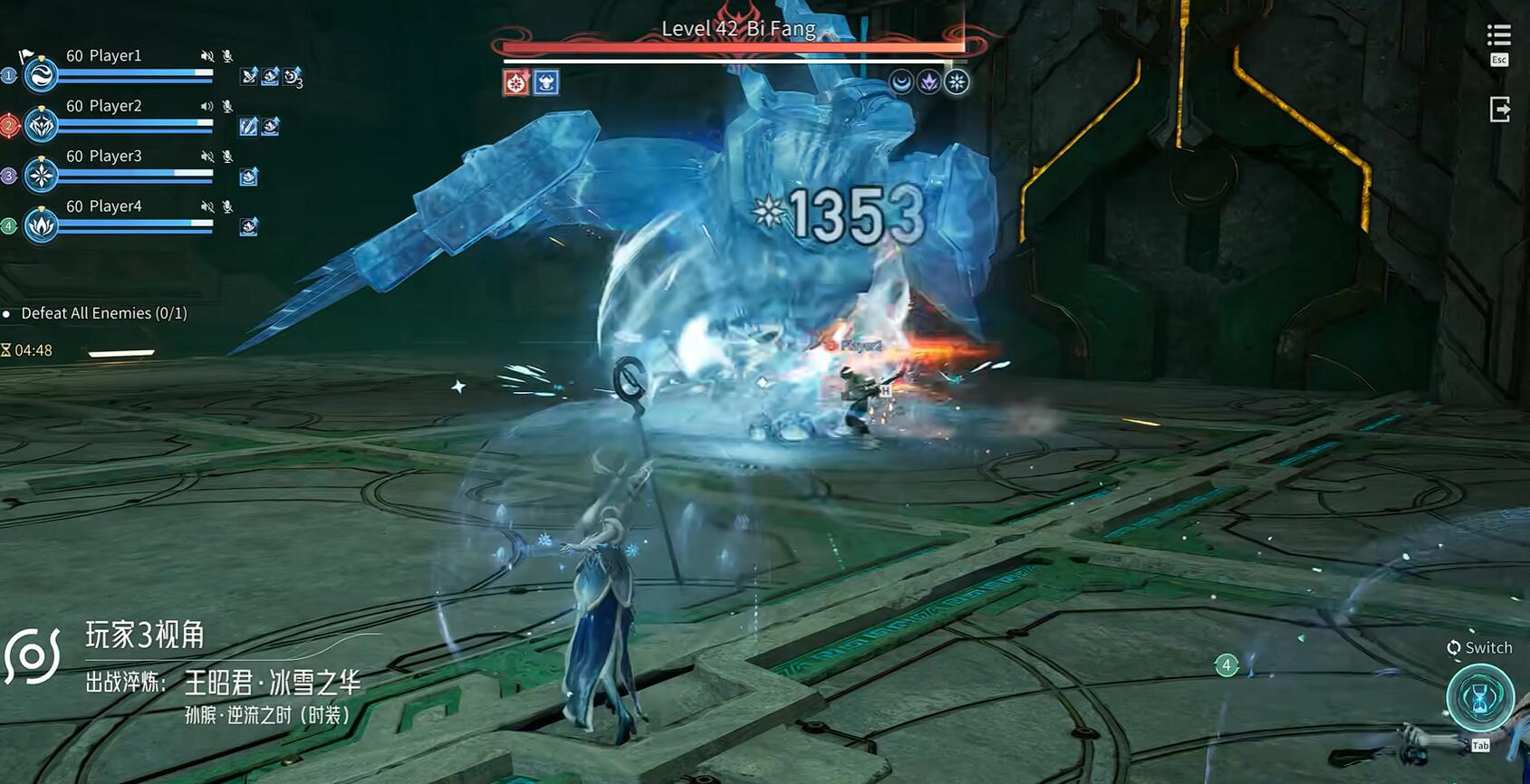Check the purple crystal element icon
This screenshot has width=1530, height=784.
[929, 82]
